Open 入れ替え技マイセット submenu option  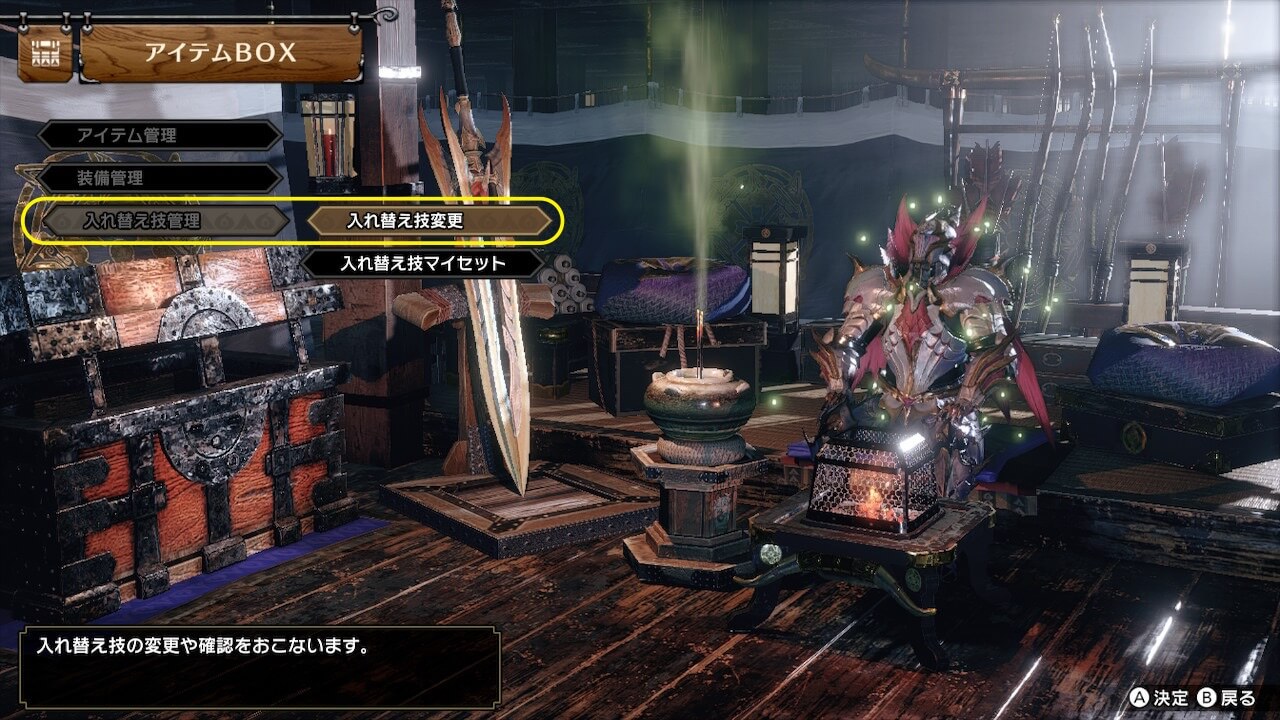coord(423,264)
